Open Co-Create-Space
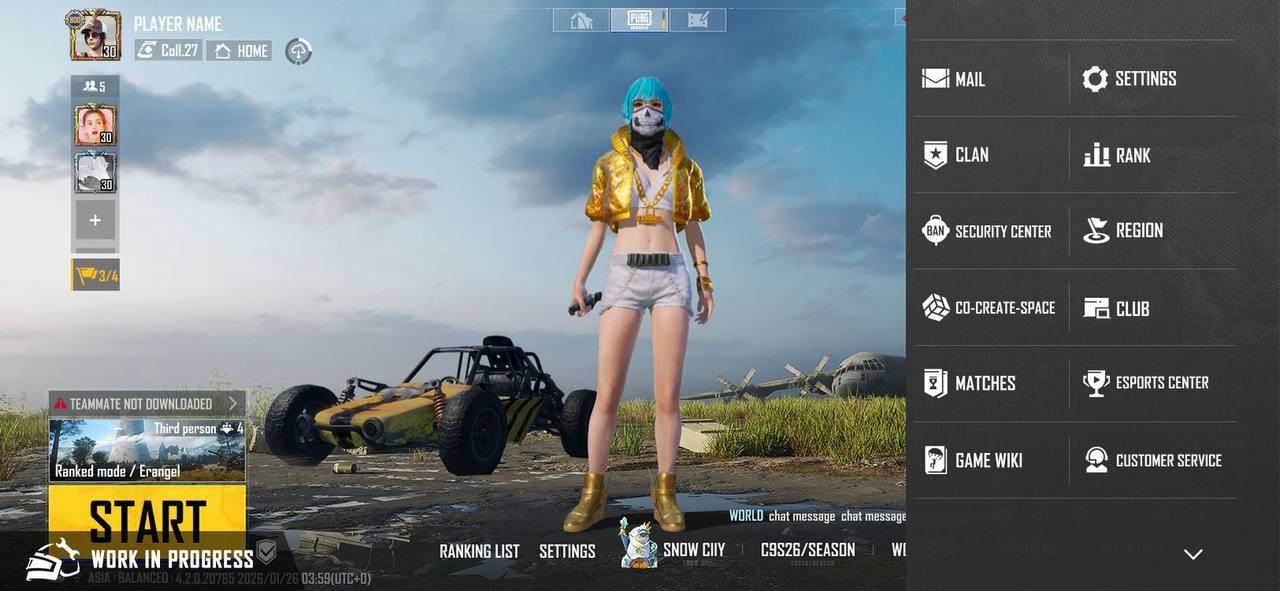Image resolution: width=1280 pixels, height=591 pixels. pyautogui.click(x=988, y=308)
